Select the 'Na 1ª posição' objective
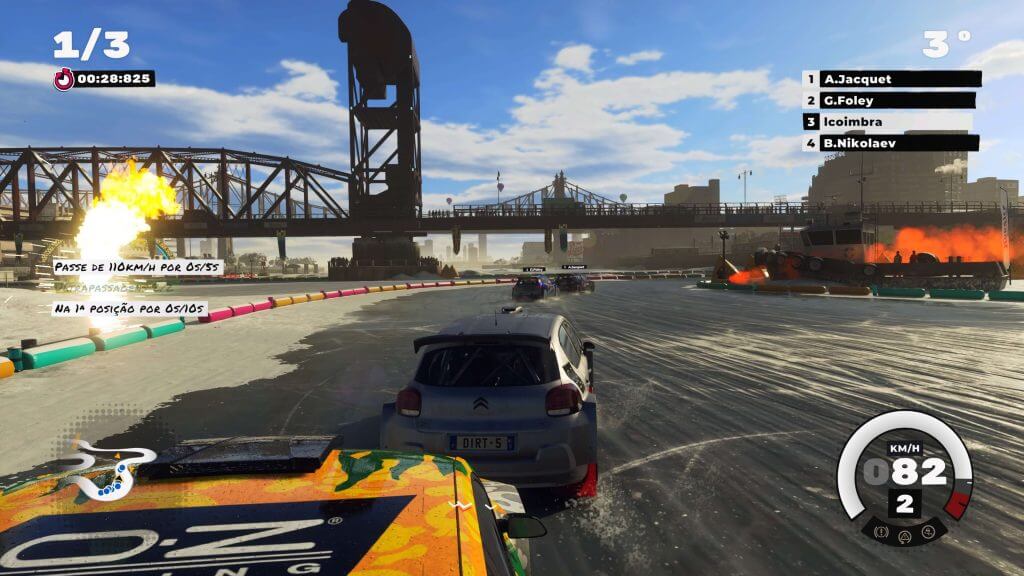The image size is (1024, 576). pos(130,309)
